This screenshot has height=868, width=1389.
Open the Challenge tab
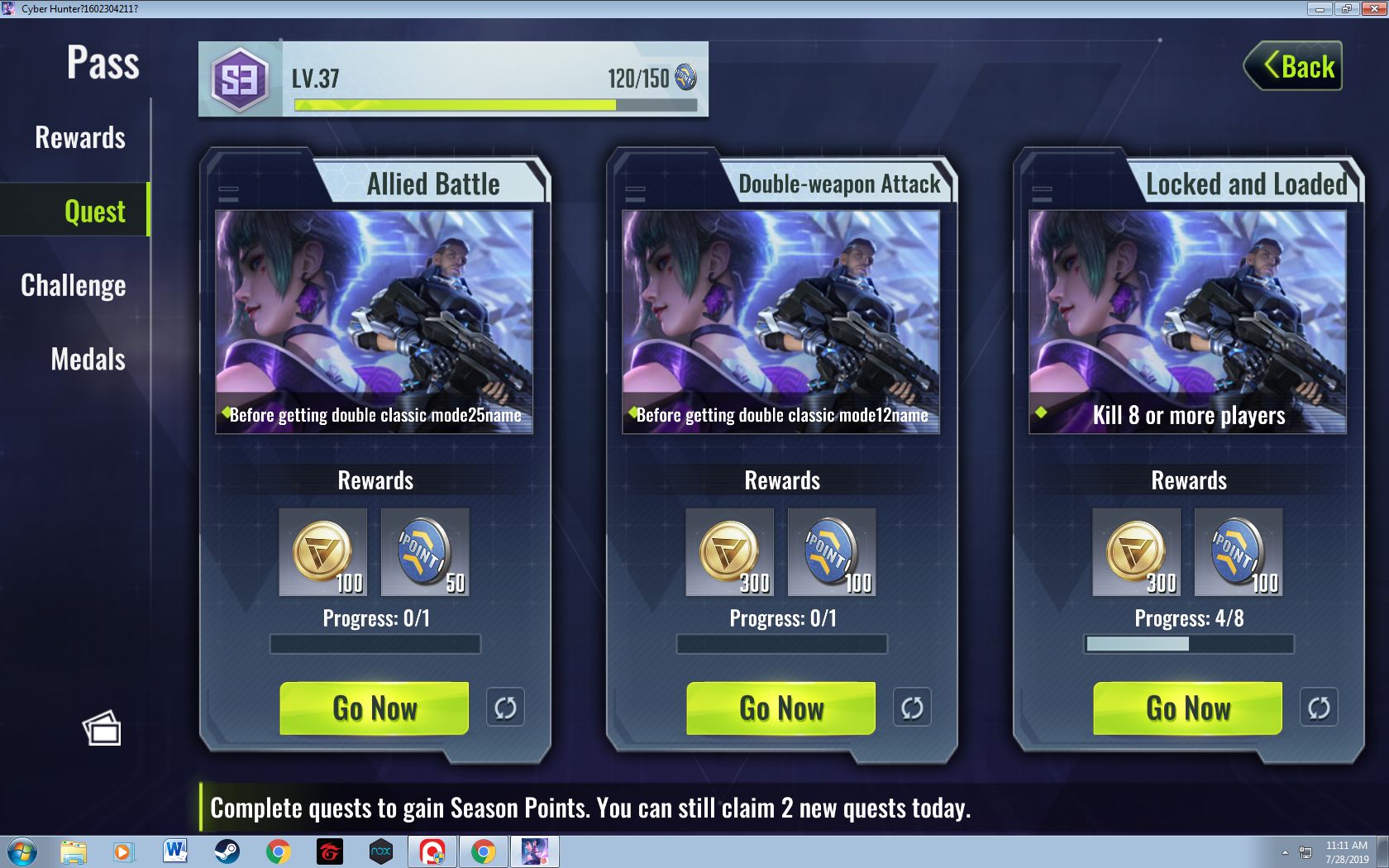pyautogui.click(x=74, y=286)
